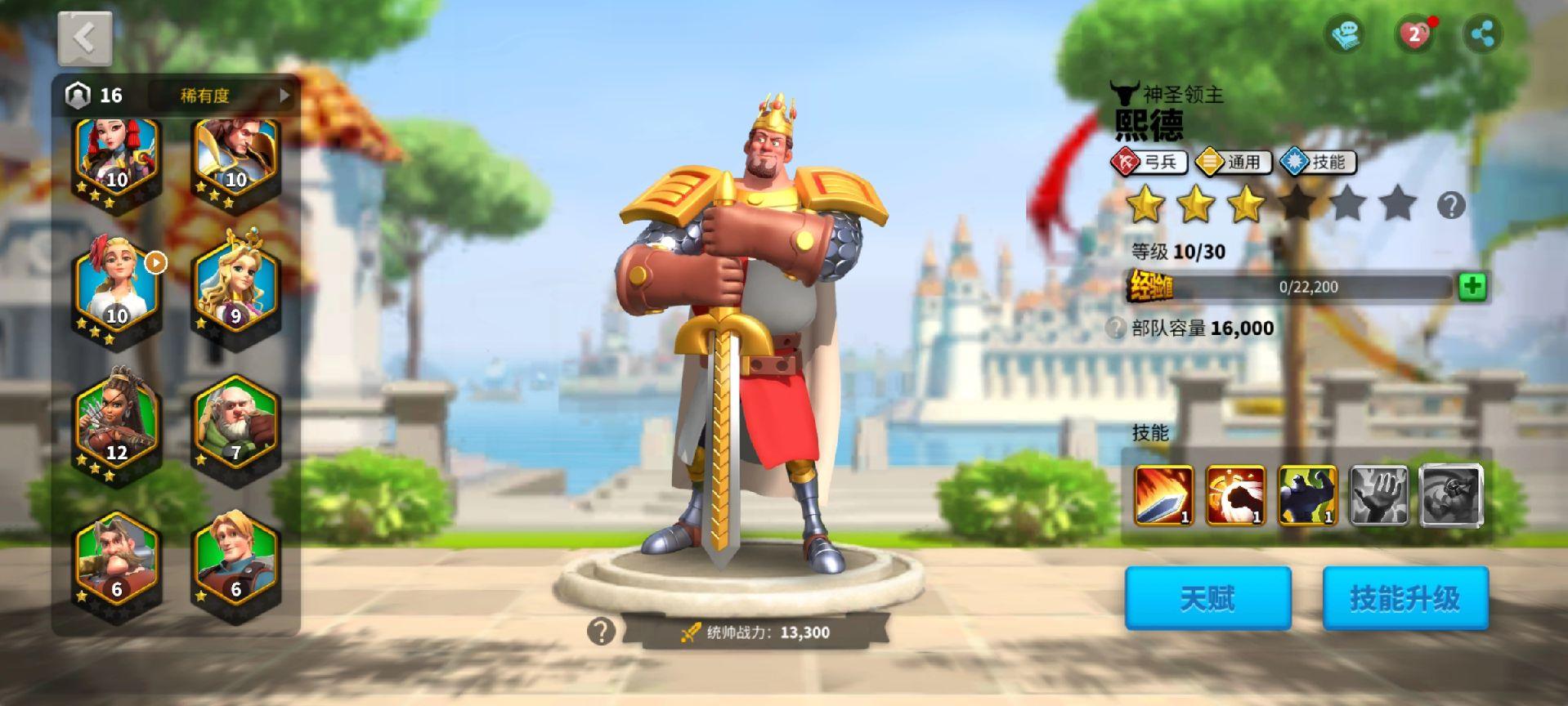Screen dimensions: 1568x706
Task: Select the locked grey hand skill icon
Action: (x=1378, y=495)
